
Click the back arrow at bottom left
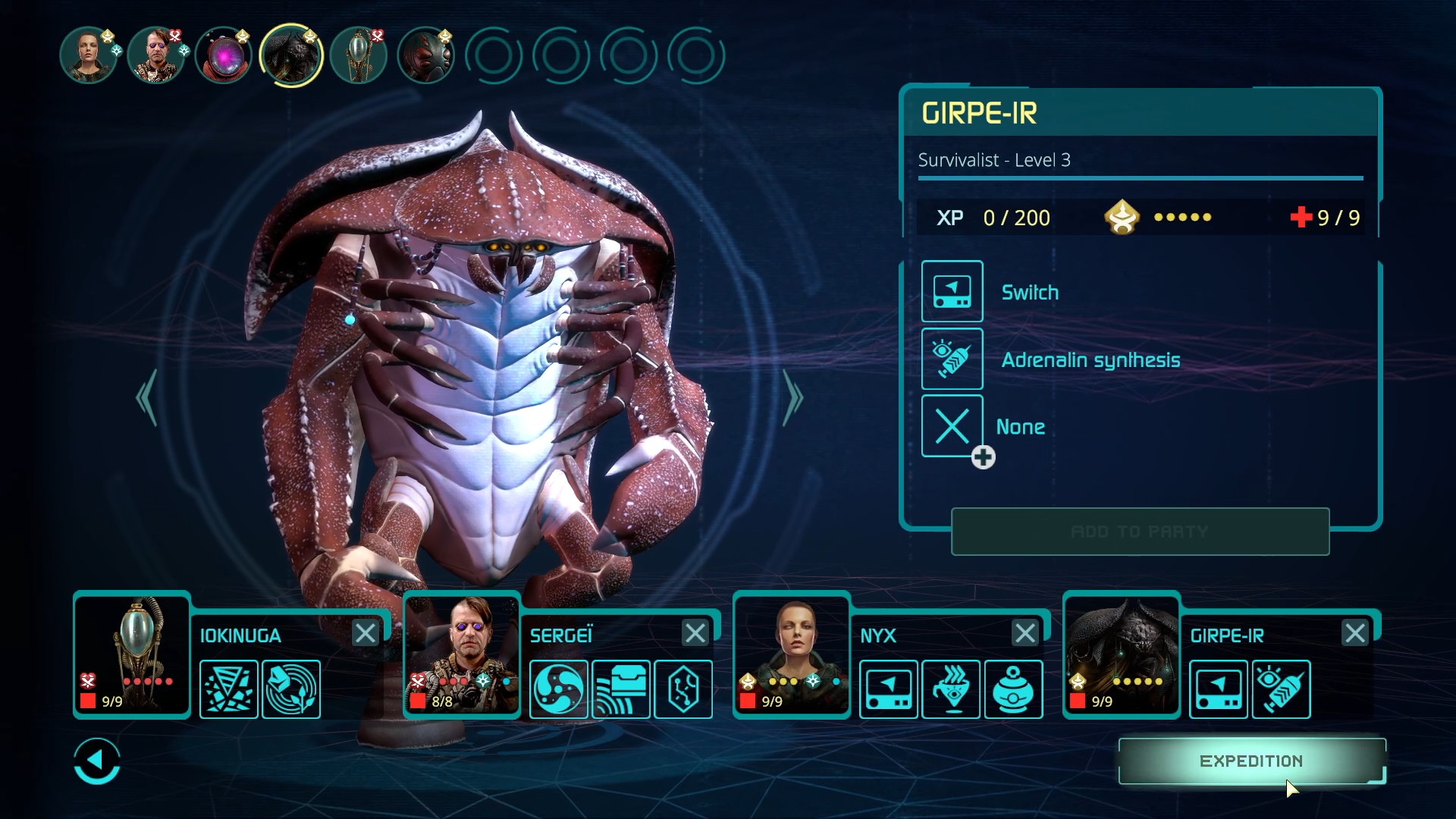[96, 761]
